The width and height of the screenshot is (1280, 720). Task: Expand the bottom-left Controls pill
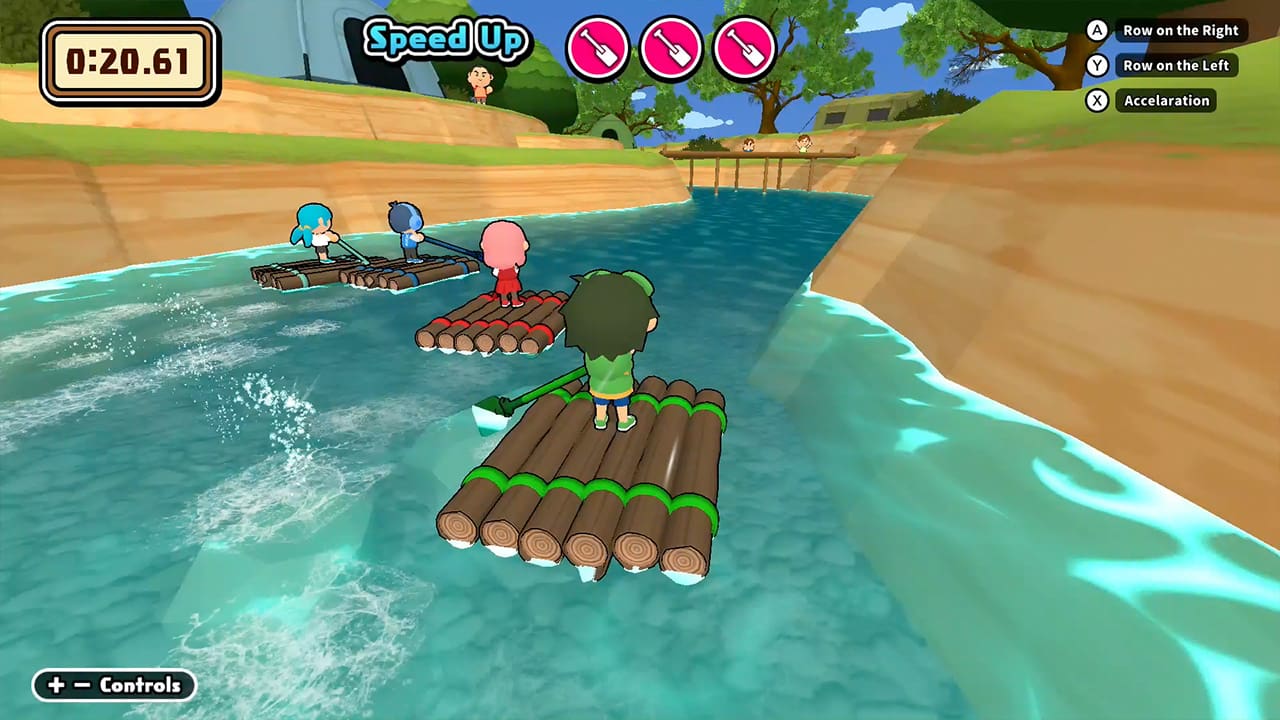point(113,686)
